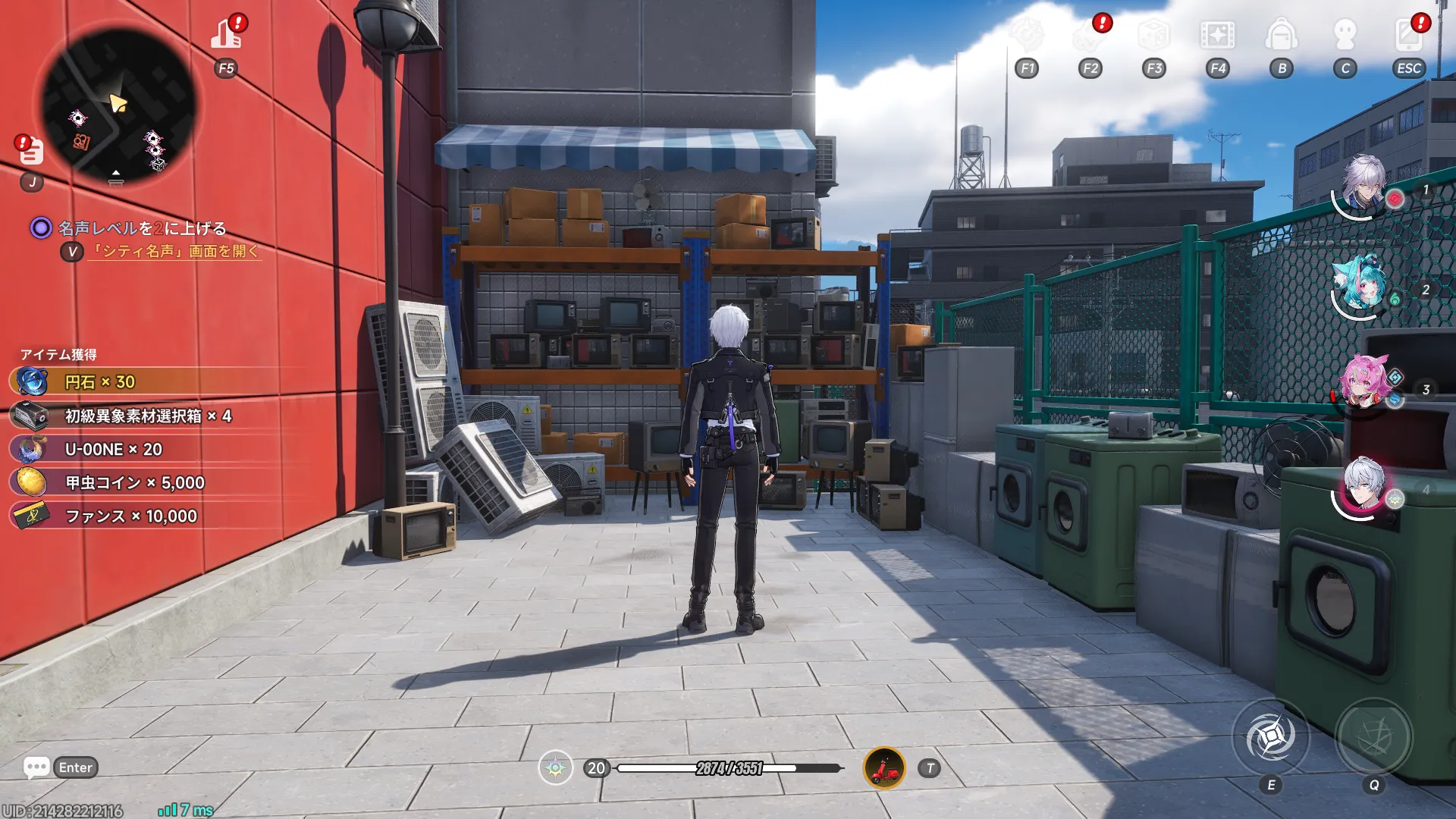Activate the ultimate skill button

[x=1373, y=737]
